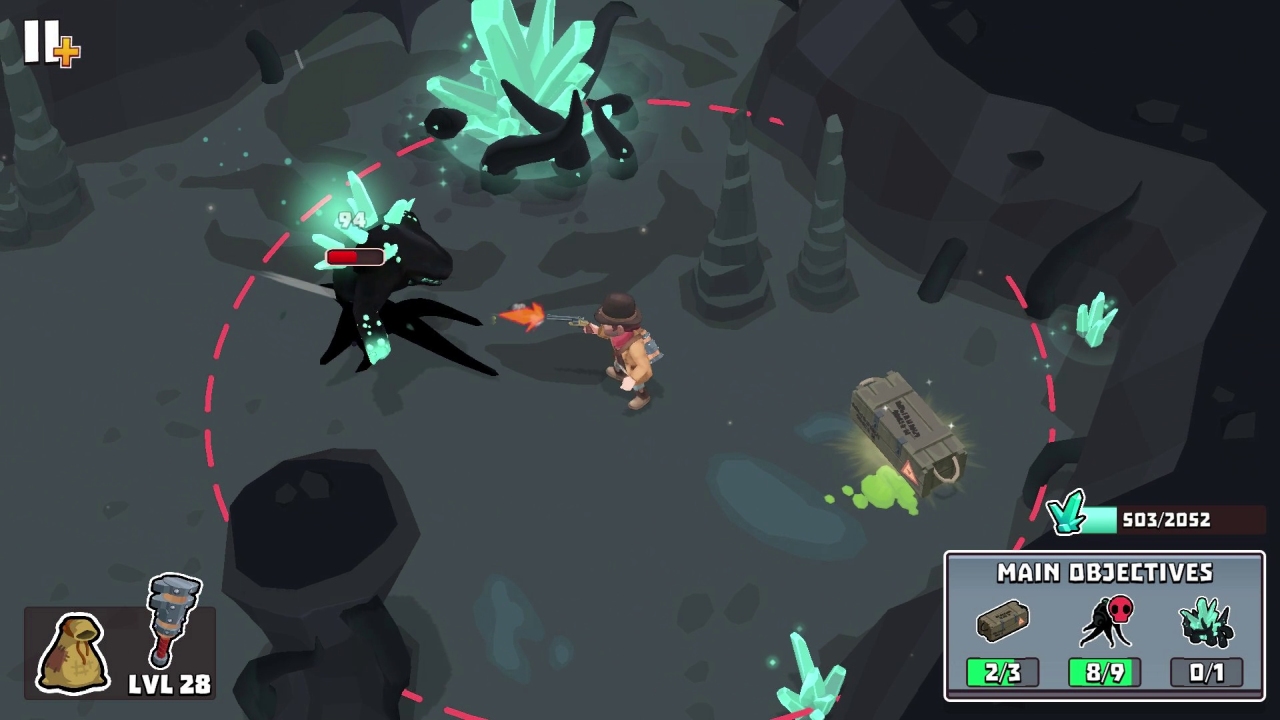
Task: Click the crystal icon beside the 503/2052 counter
Action: coord(1068,514)
